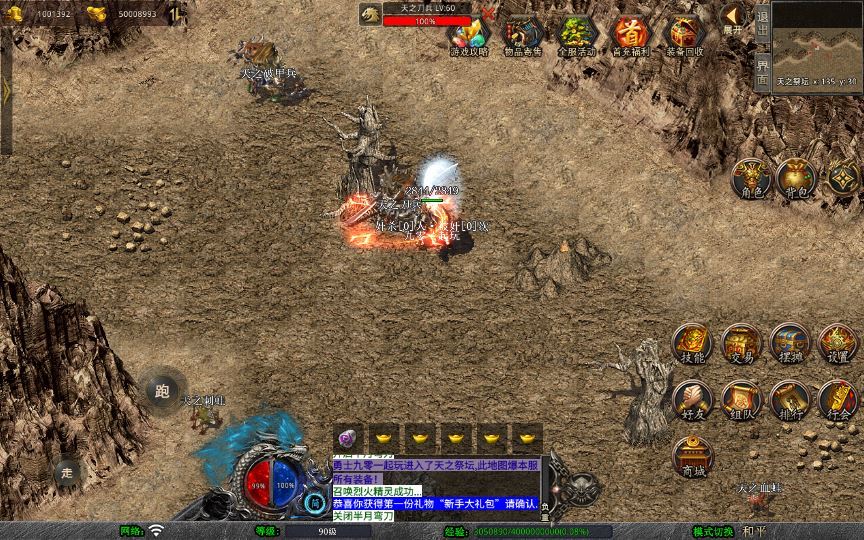This screenshot has height=540, width=864.
Task: Open the 组队 team panel
Action: tap(741, 399)
